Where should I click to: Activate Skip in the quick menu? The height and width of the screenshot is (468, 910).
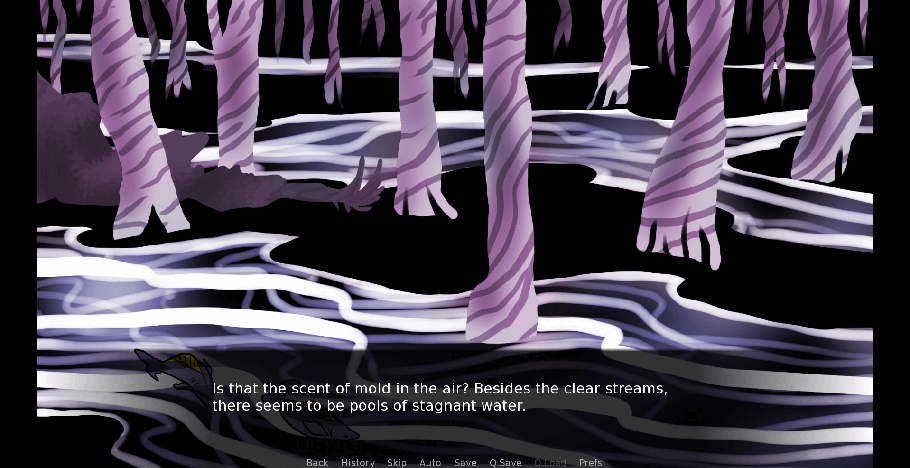(397, 462)
